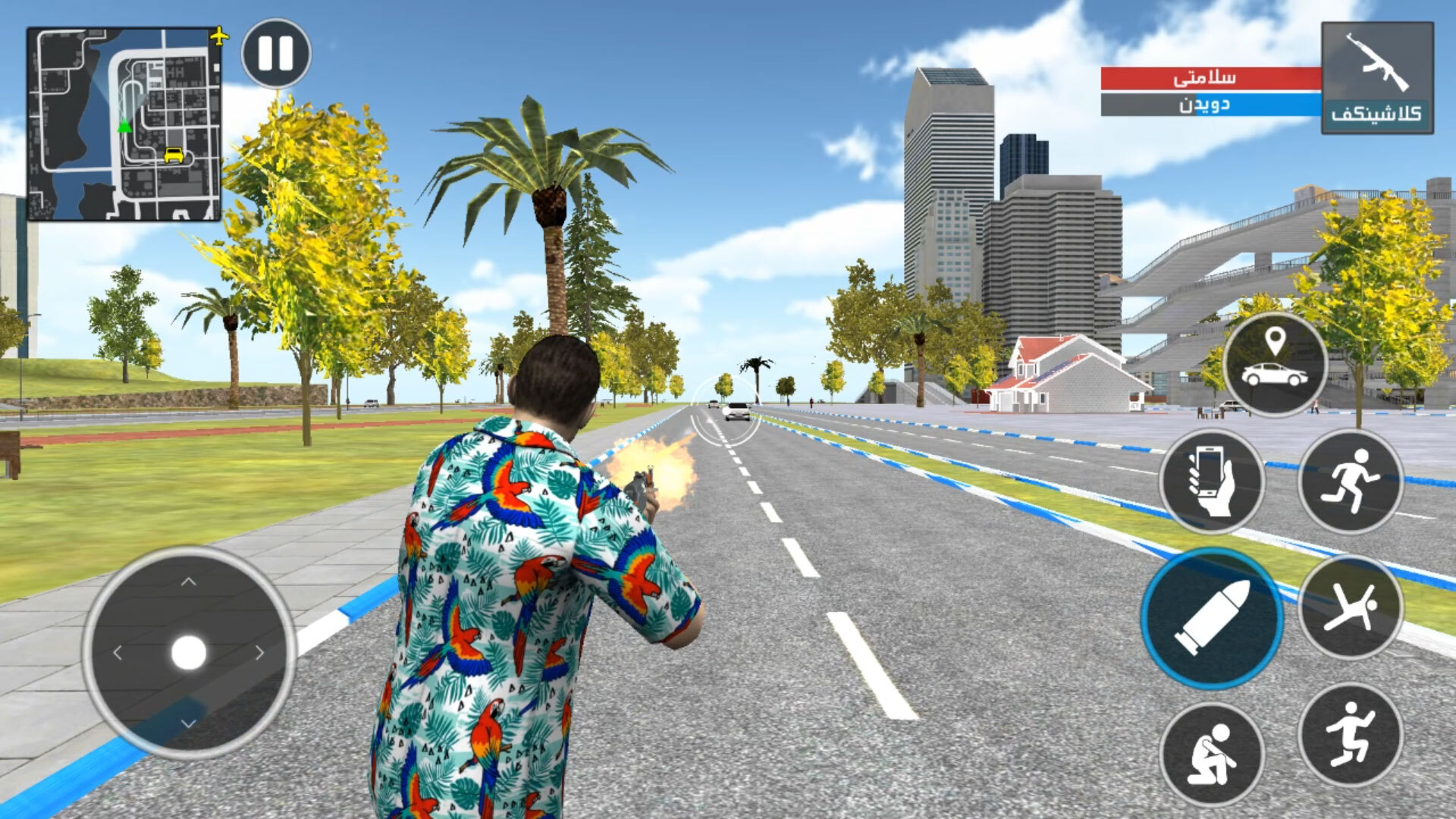Open the phone menu button
The width and height of the screenshot is (1456, 819).
pos(1211,481)
